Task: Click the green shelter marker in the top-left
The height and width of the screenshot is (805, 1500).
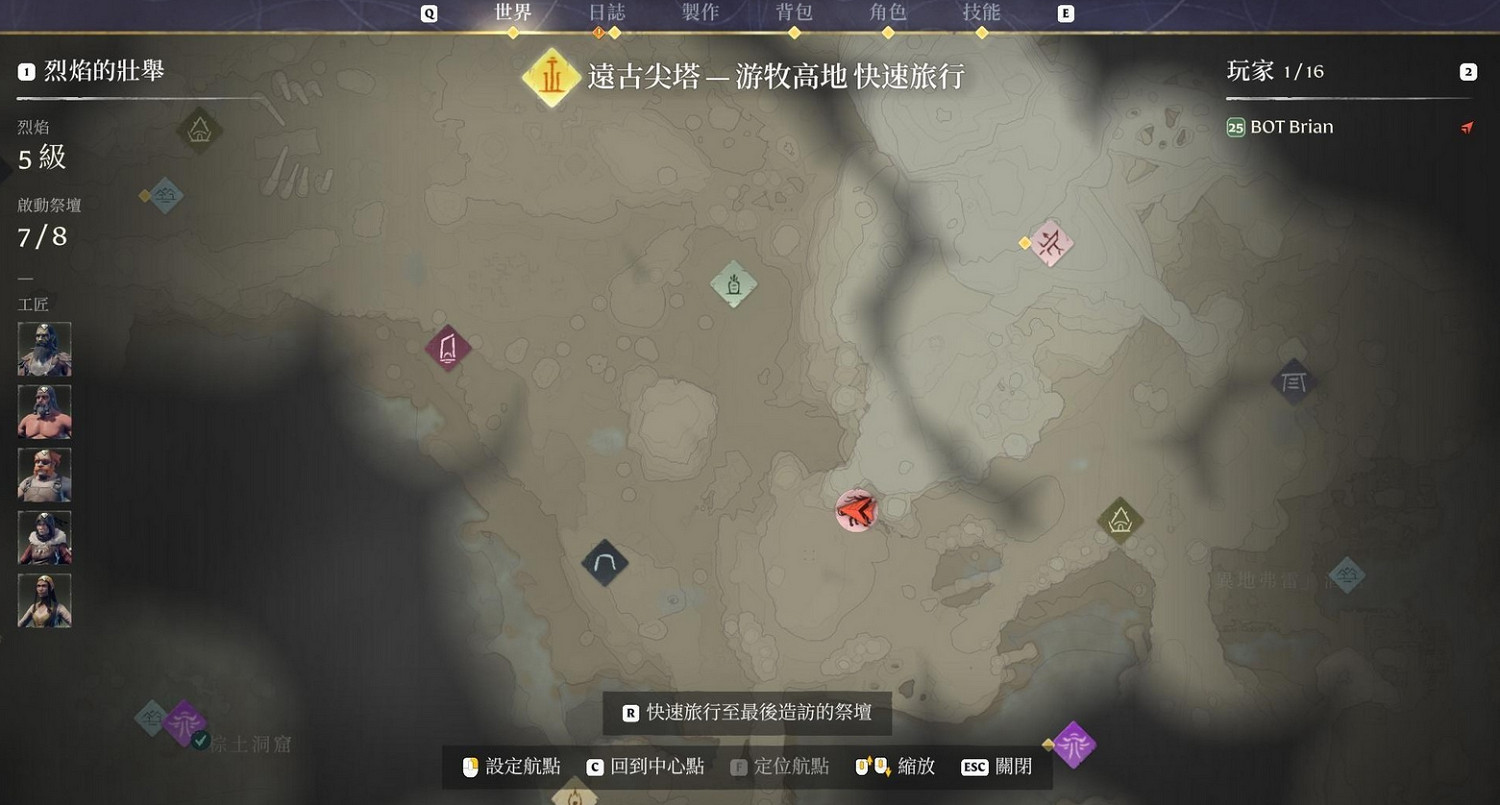Action: click(x=198, y=130)
